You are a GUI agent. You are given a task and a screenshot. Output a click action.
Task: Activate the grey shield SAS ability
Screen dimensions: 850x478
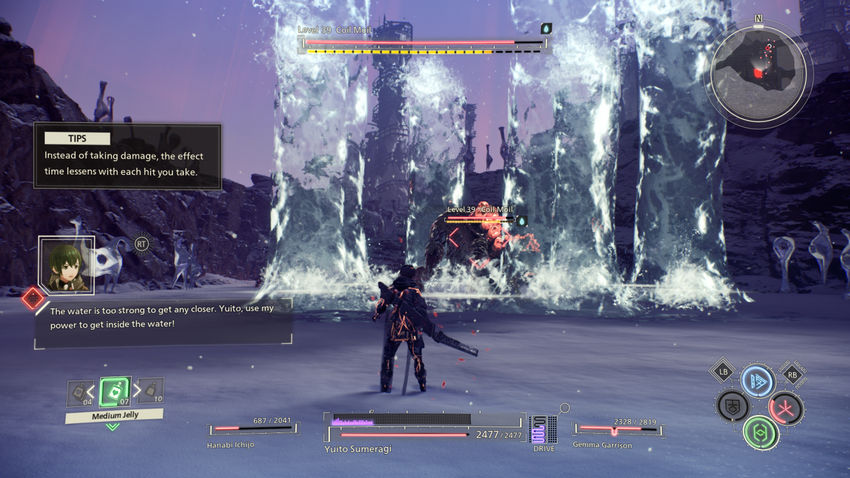click(x=733, y=406)
